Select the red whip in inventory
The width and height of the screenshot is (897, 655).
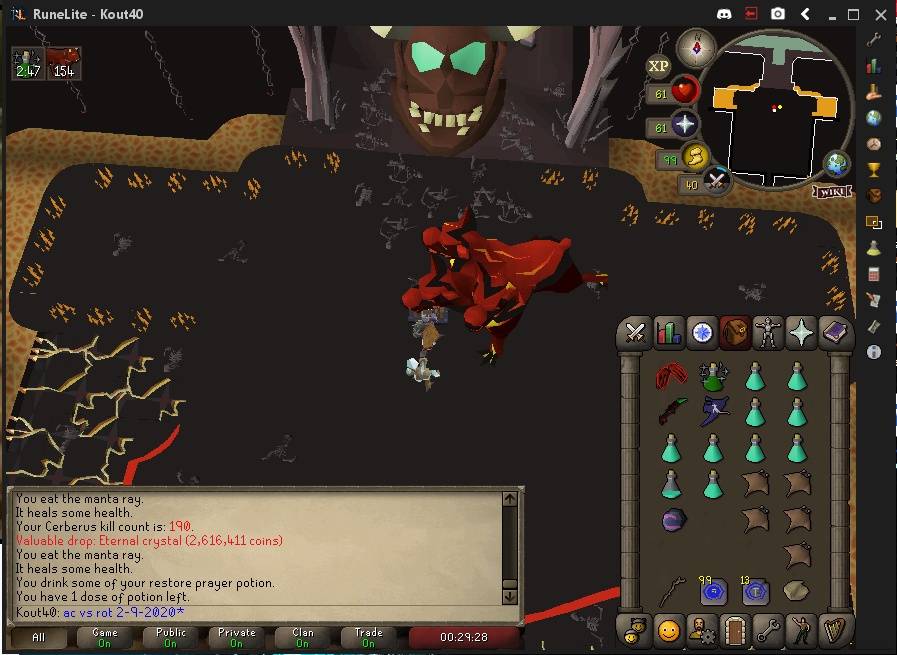click(671, 377)
